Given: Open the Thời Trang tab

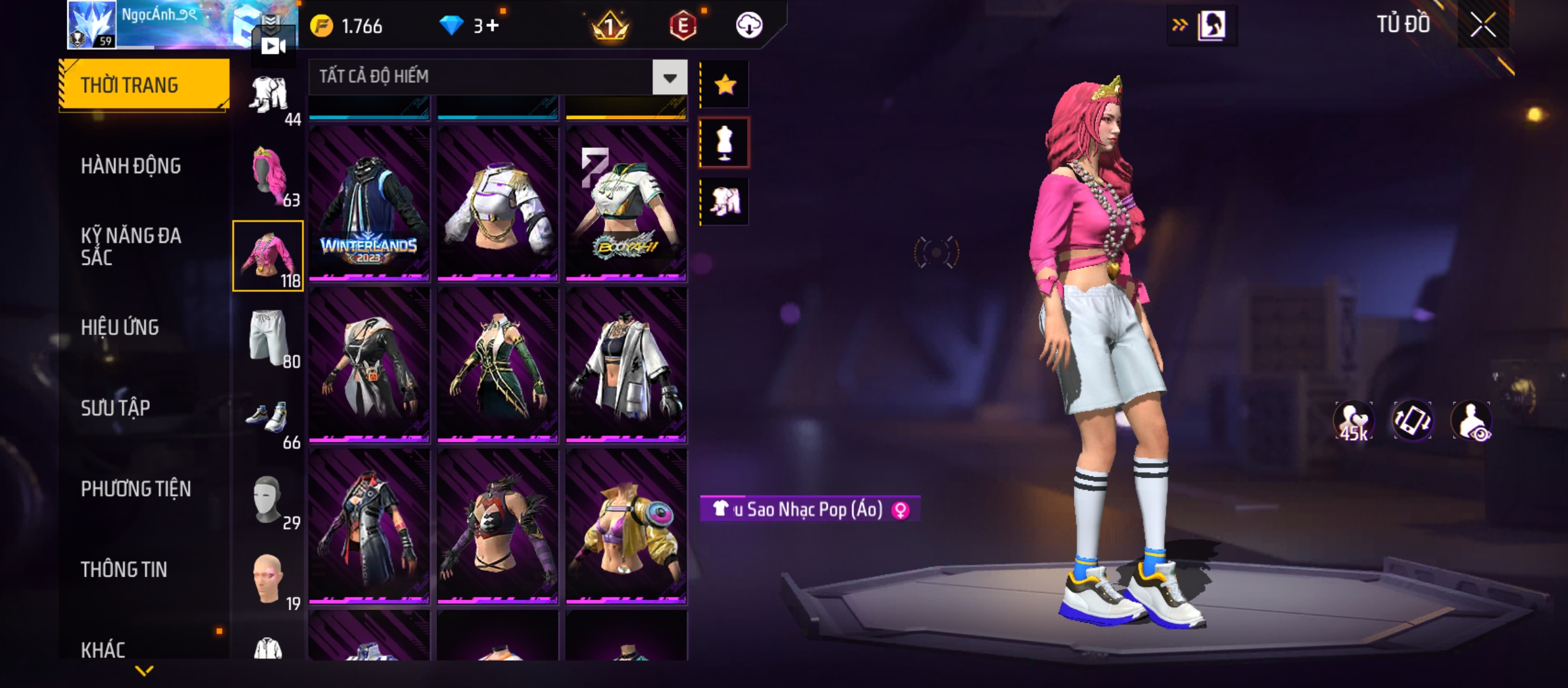Looking at the screenshot, I should (x=144, y=85).
